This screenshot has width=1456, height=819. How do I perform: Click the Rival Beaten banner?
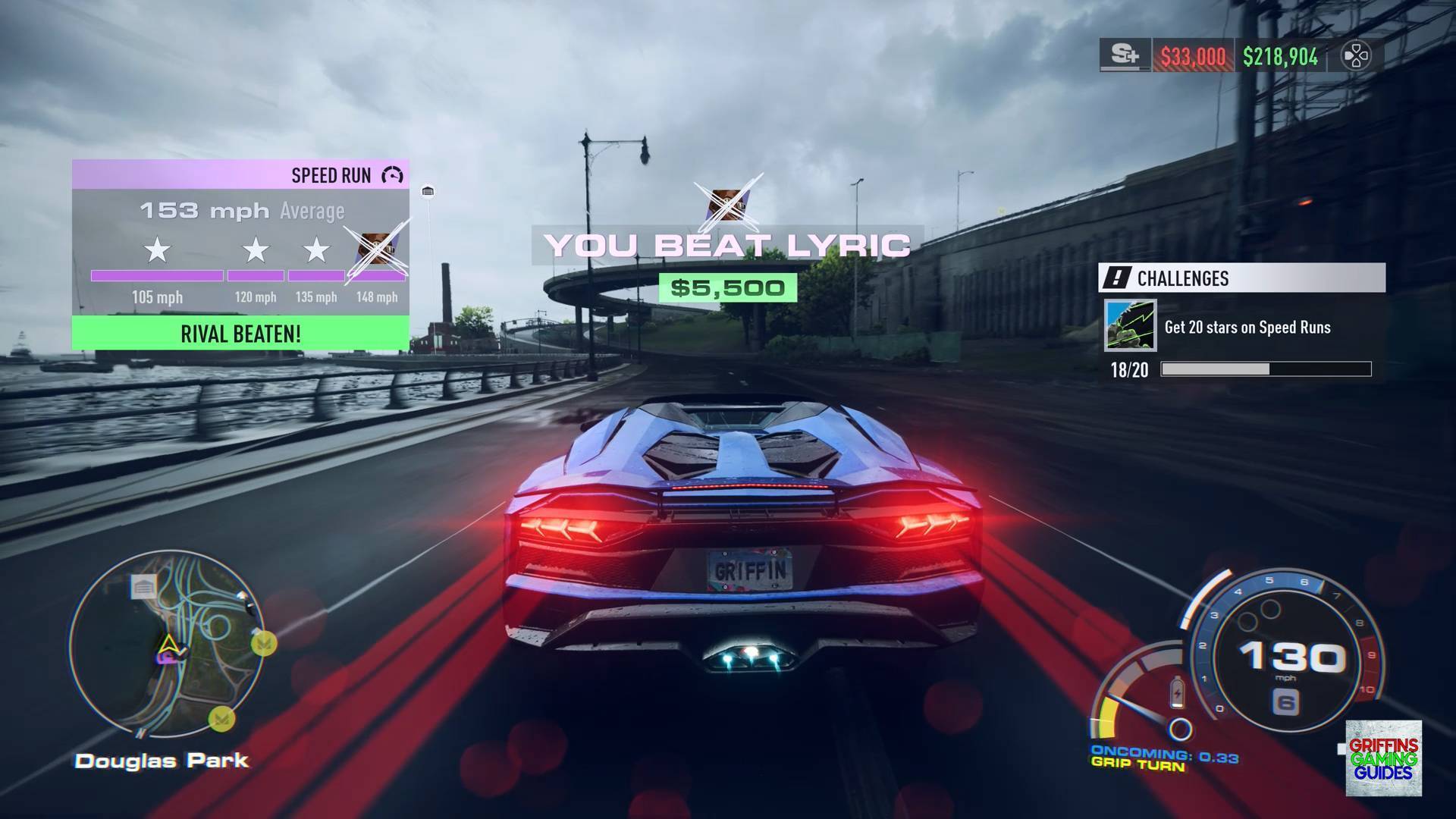click(240, 334)
